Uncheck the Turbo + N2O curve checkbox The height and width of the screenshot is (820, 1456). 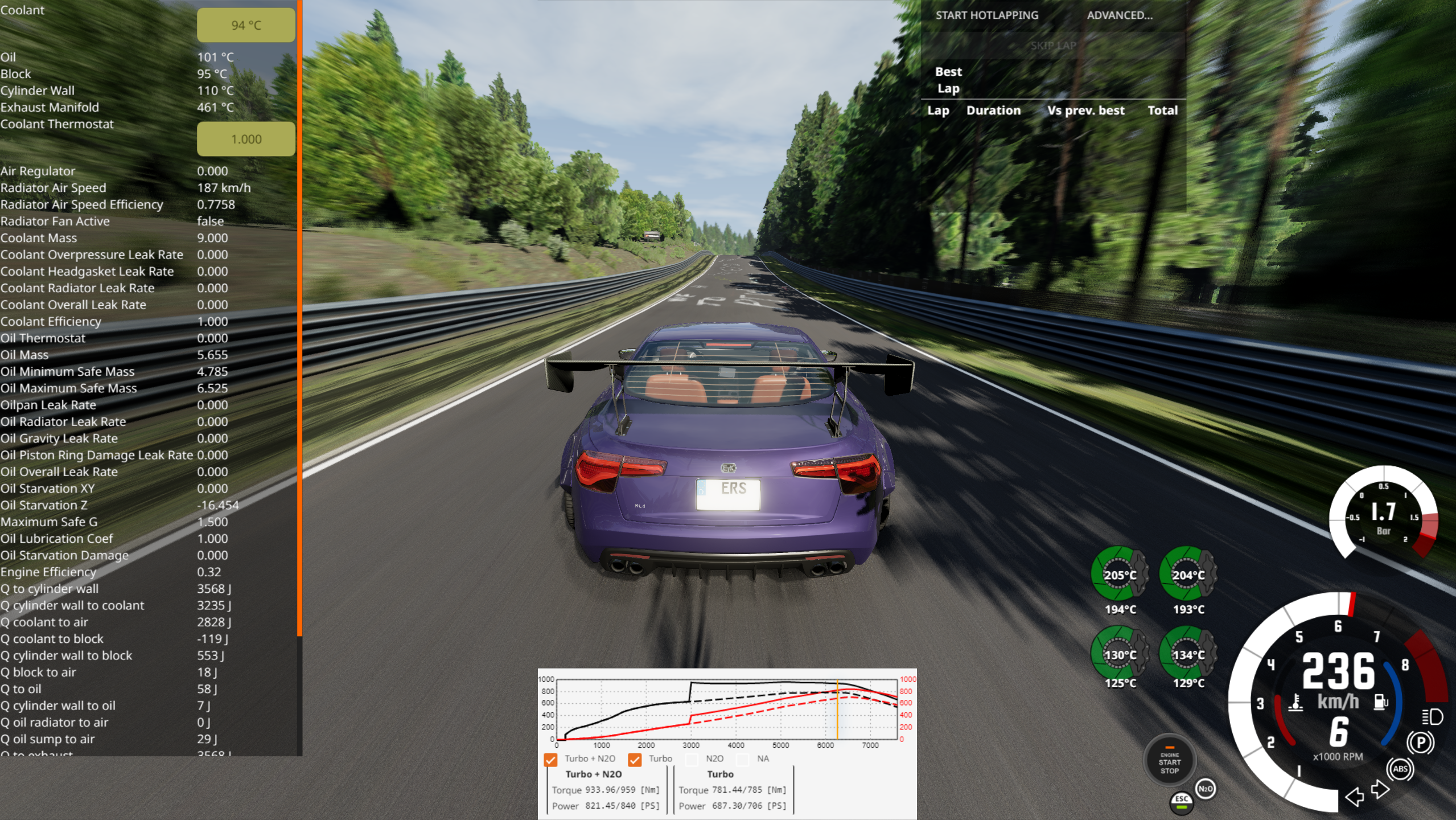point(550,759)
